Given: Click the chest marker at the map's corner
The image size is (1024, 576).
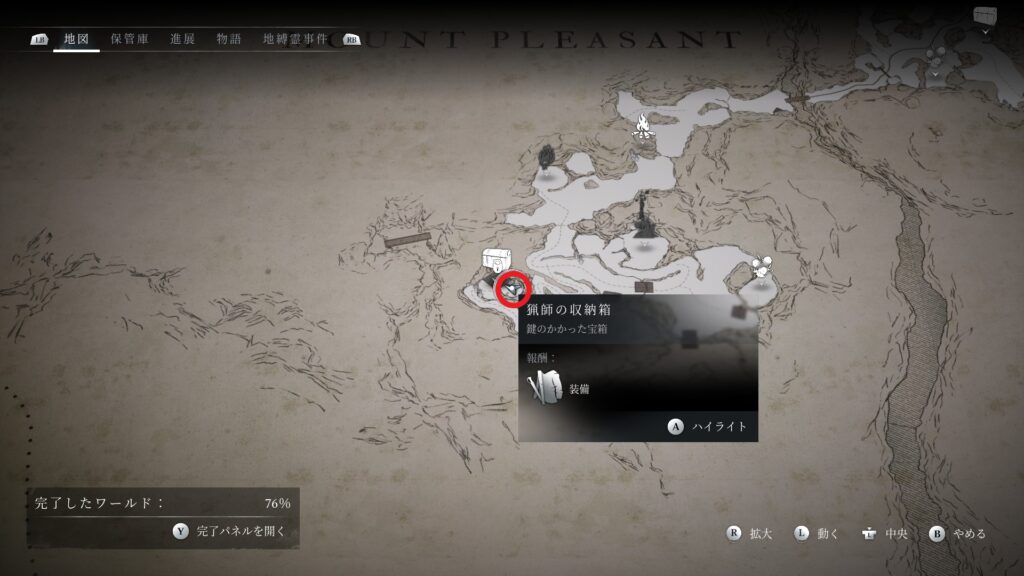Looking at the screenshot, I should coord(985,16).
